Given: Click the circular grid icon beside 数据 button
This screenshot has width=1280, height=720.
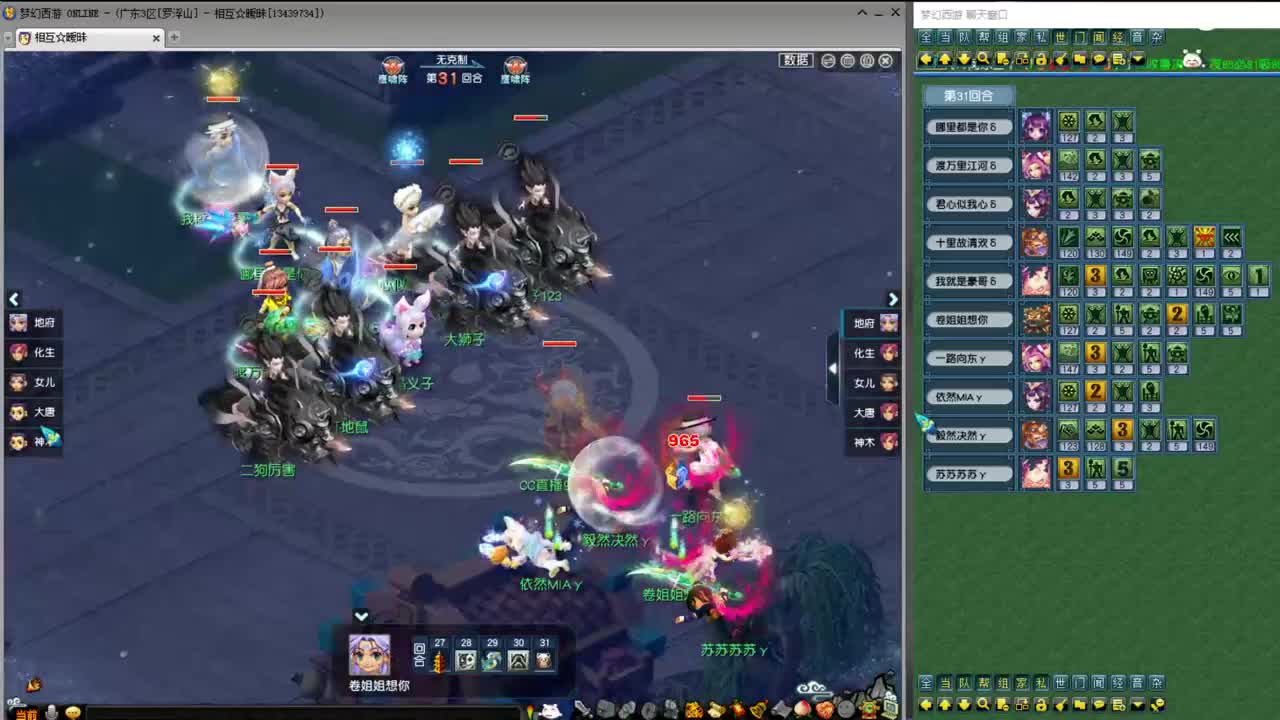Looking at the screenshot, I should (847, 60).
